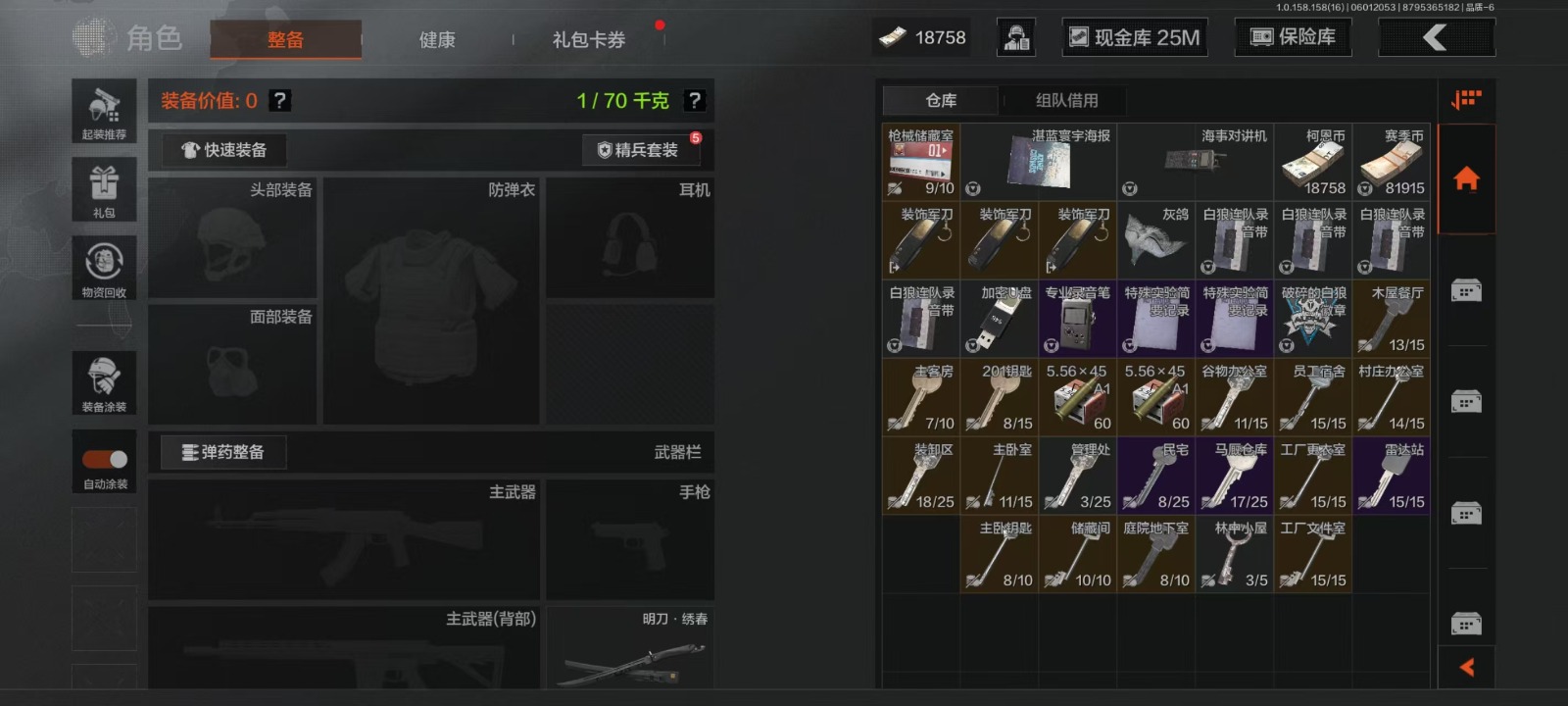Open the 物资回收 recycling menu
Viewport: 1568px width, 706px height.
104,267
